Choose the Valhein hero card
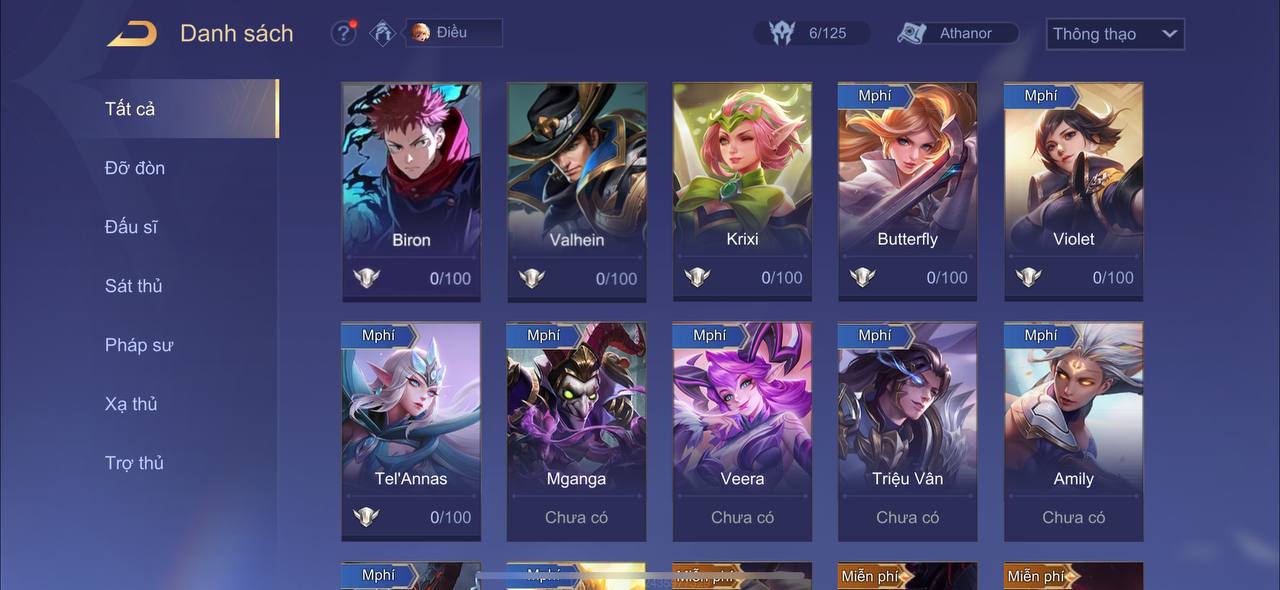The height and width of the screenshot is (590, 1280). coord(576,190)
